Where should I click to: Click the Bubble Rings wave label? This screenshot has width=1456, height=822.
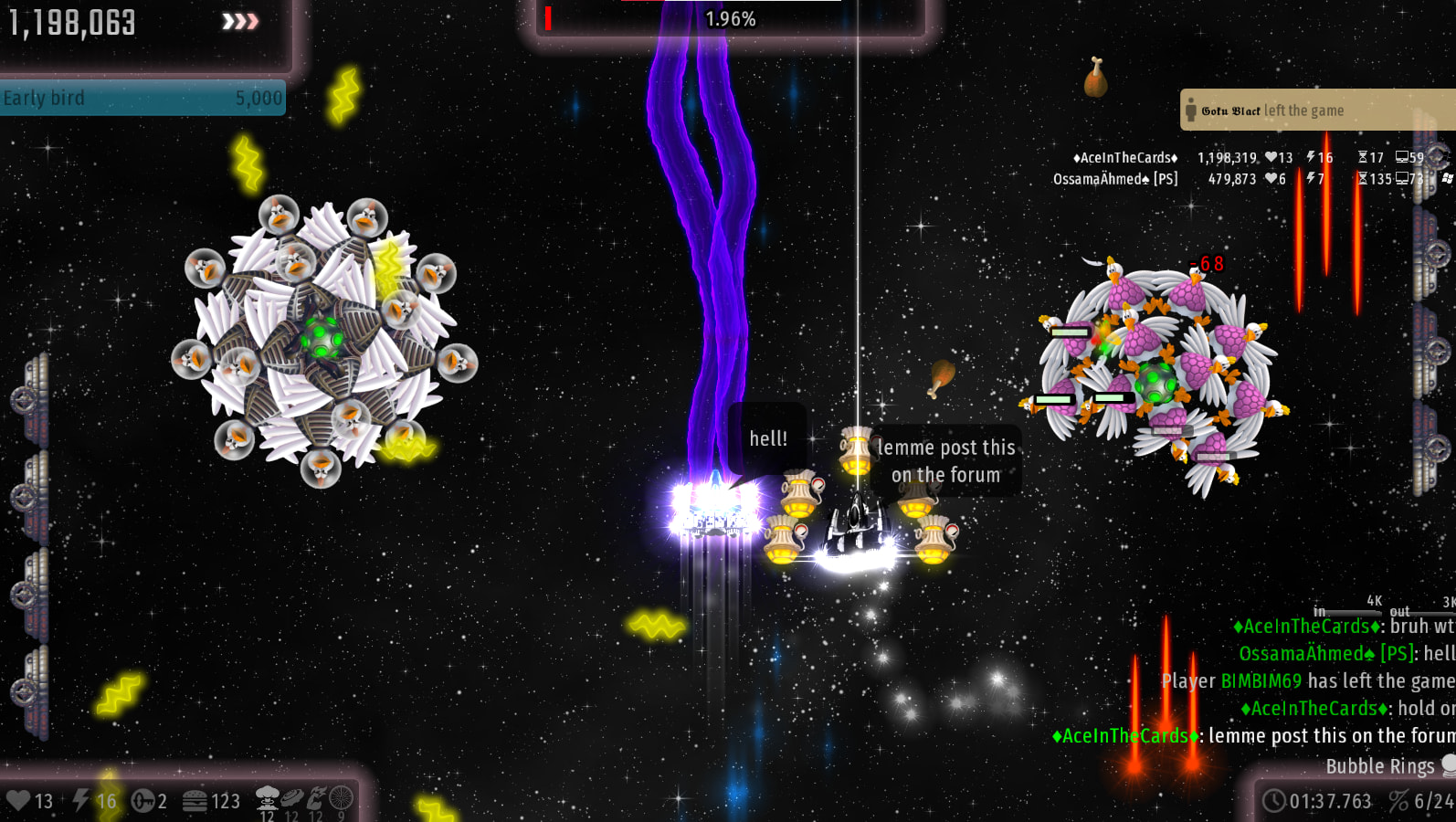coord(1379,766)
